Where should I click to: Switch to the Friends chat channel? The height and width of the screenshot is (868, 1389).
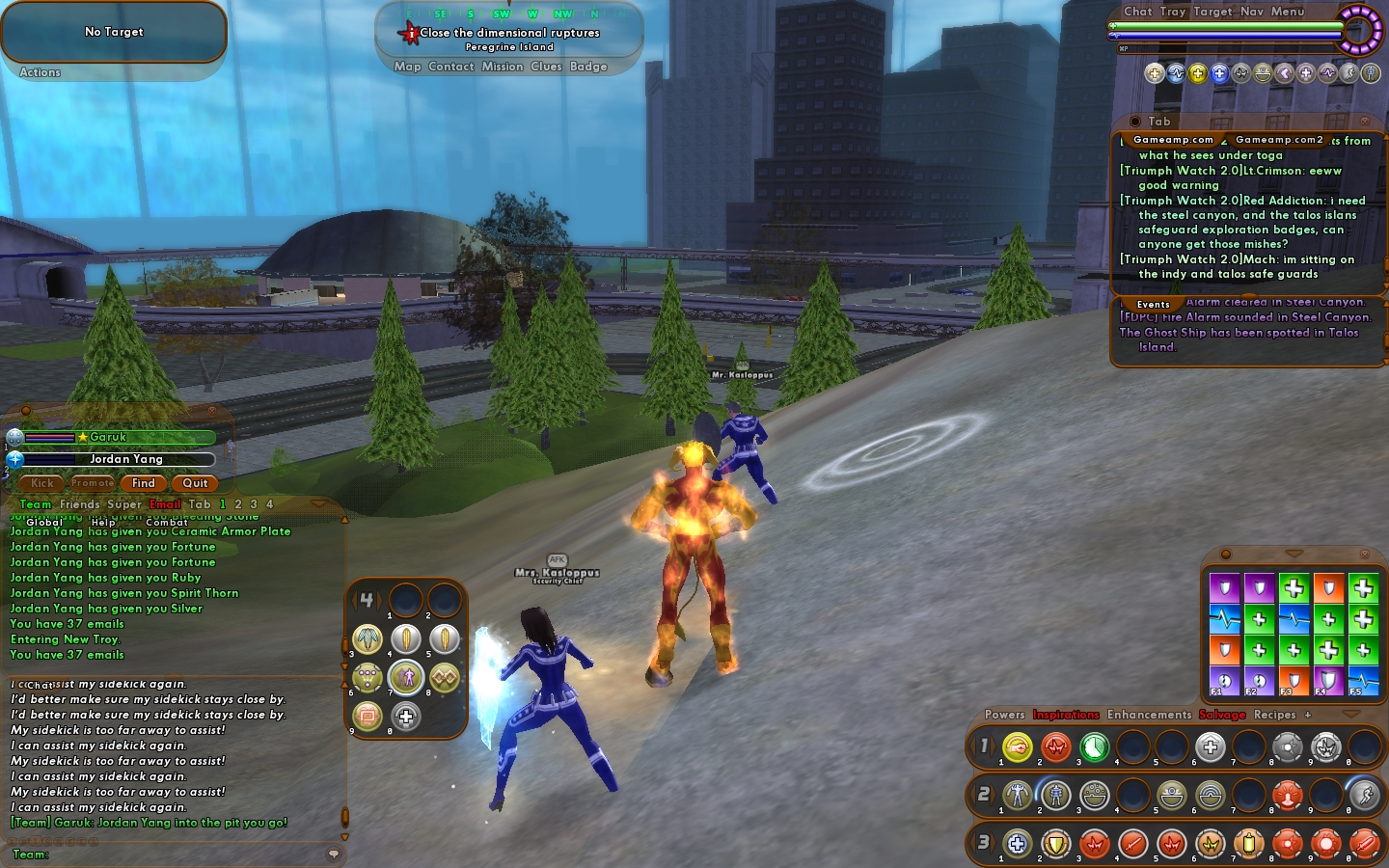79,504
